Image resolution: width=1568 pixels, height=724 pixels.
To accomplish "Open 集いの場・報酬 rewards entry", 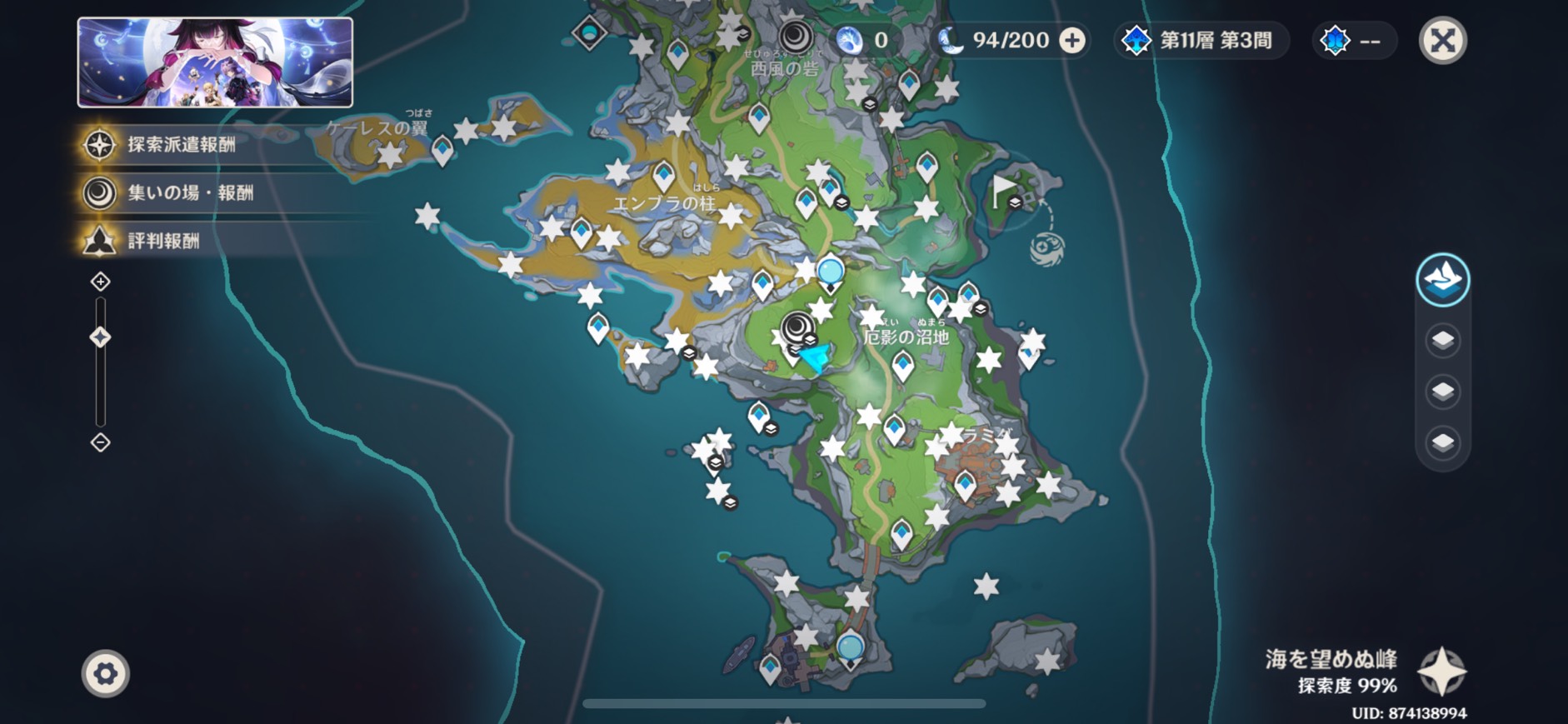I will [x=189, y=192].
